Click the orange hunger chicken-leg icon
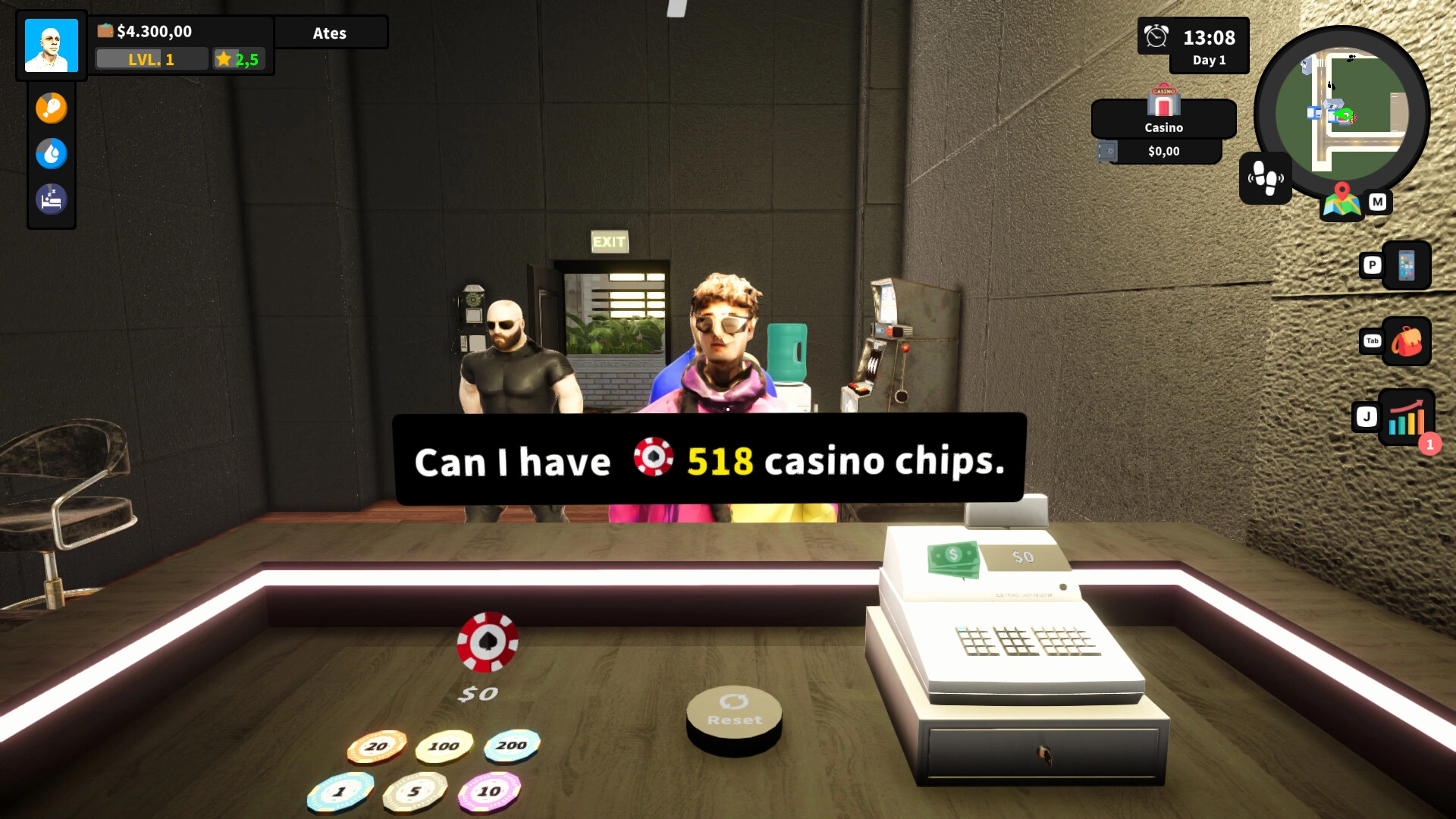This screenshot has height=819, width=1456. (x=51, y=108)
